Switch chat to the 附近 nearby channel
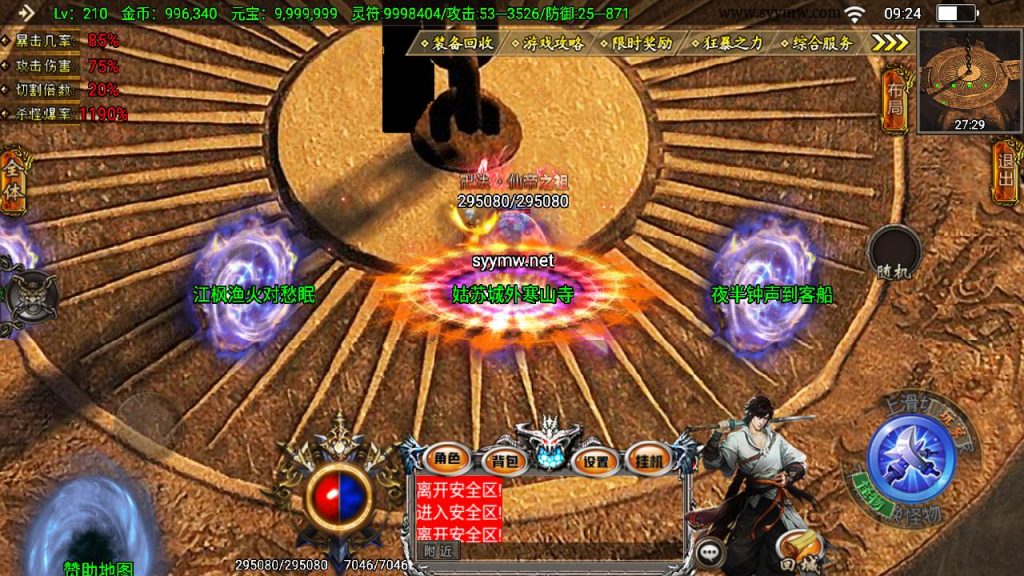Screen dimensions: 1024x576 [x=436, y=550]
